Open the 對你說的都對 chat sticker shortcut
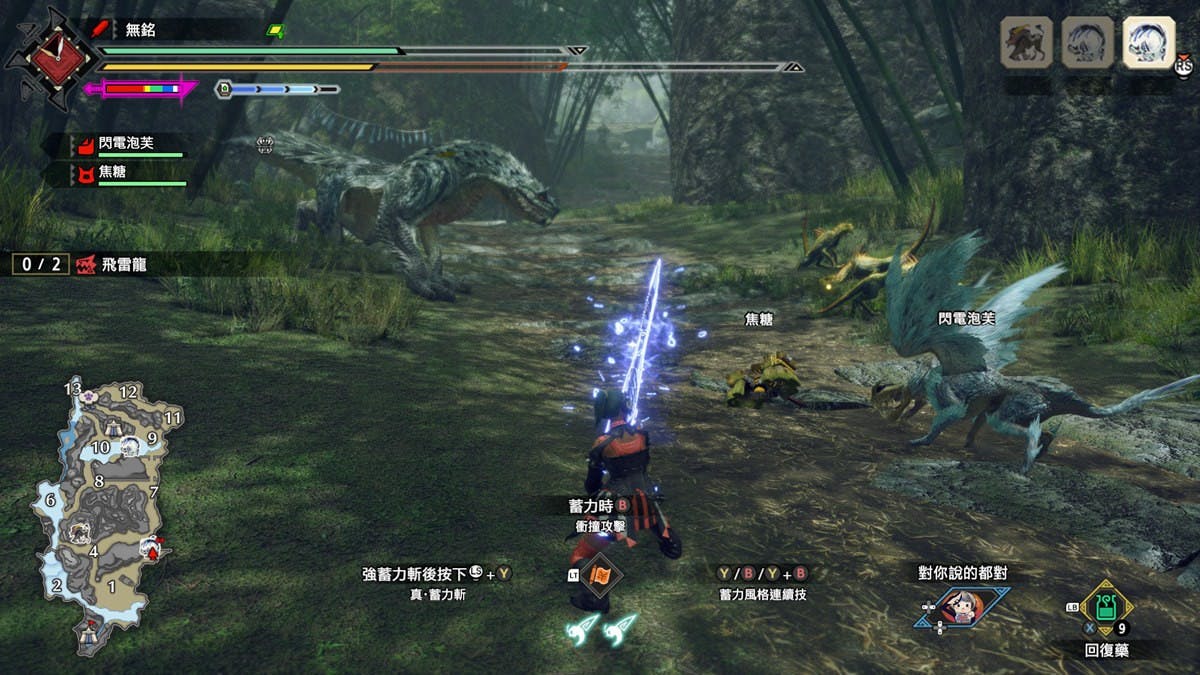Screen dimensions: 1200x675 (x=960, y=607)
